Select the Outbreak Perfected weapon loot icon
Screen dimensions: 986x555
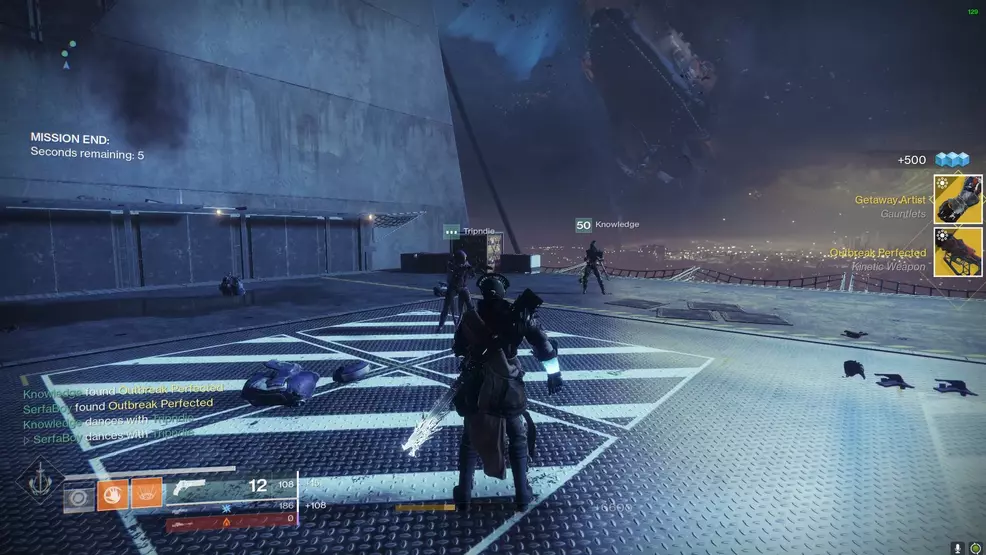(957, 252)
